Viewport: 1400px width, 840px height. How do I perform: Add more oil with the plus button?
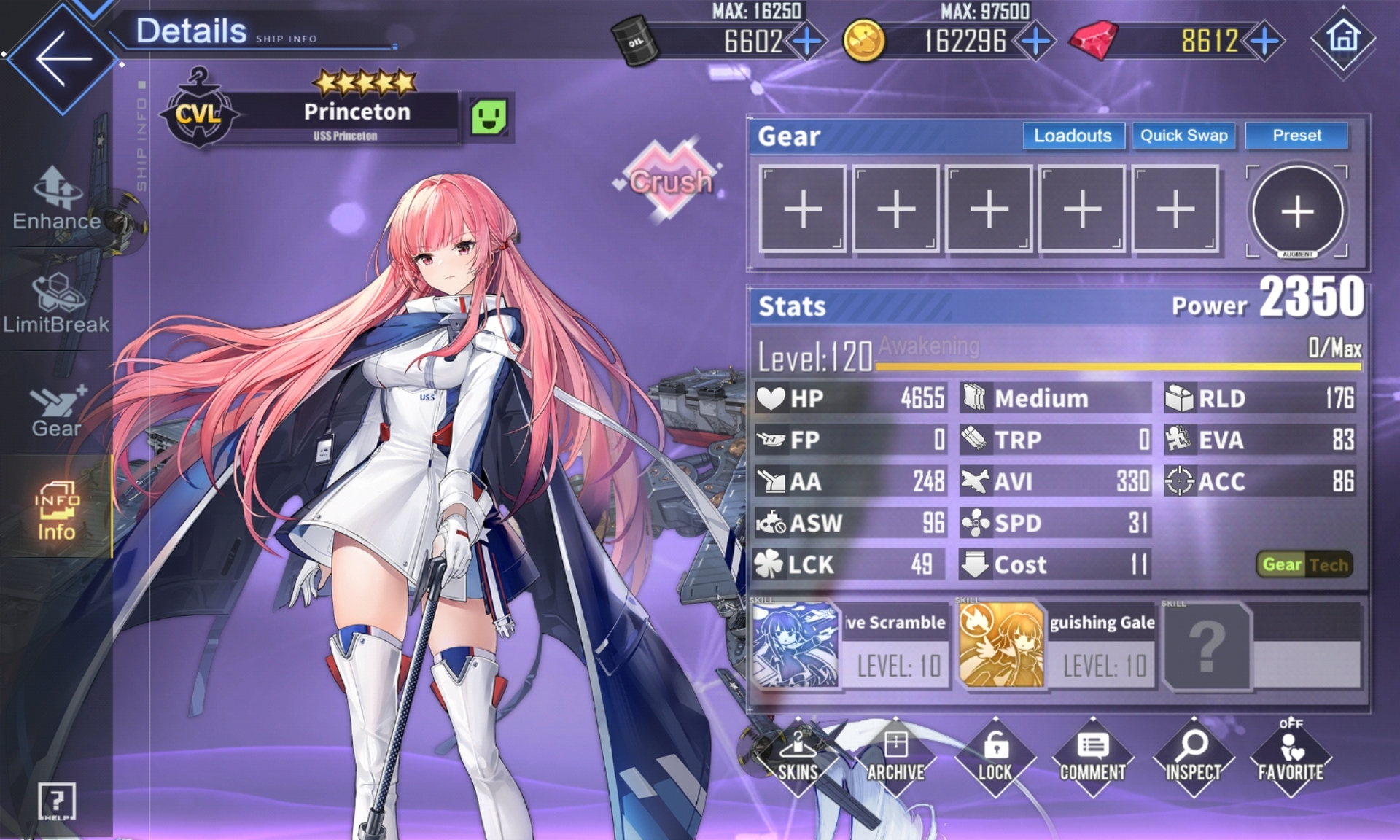(x=806, y=41)
